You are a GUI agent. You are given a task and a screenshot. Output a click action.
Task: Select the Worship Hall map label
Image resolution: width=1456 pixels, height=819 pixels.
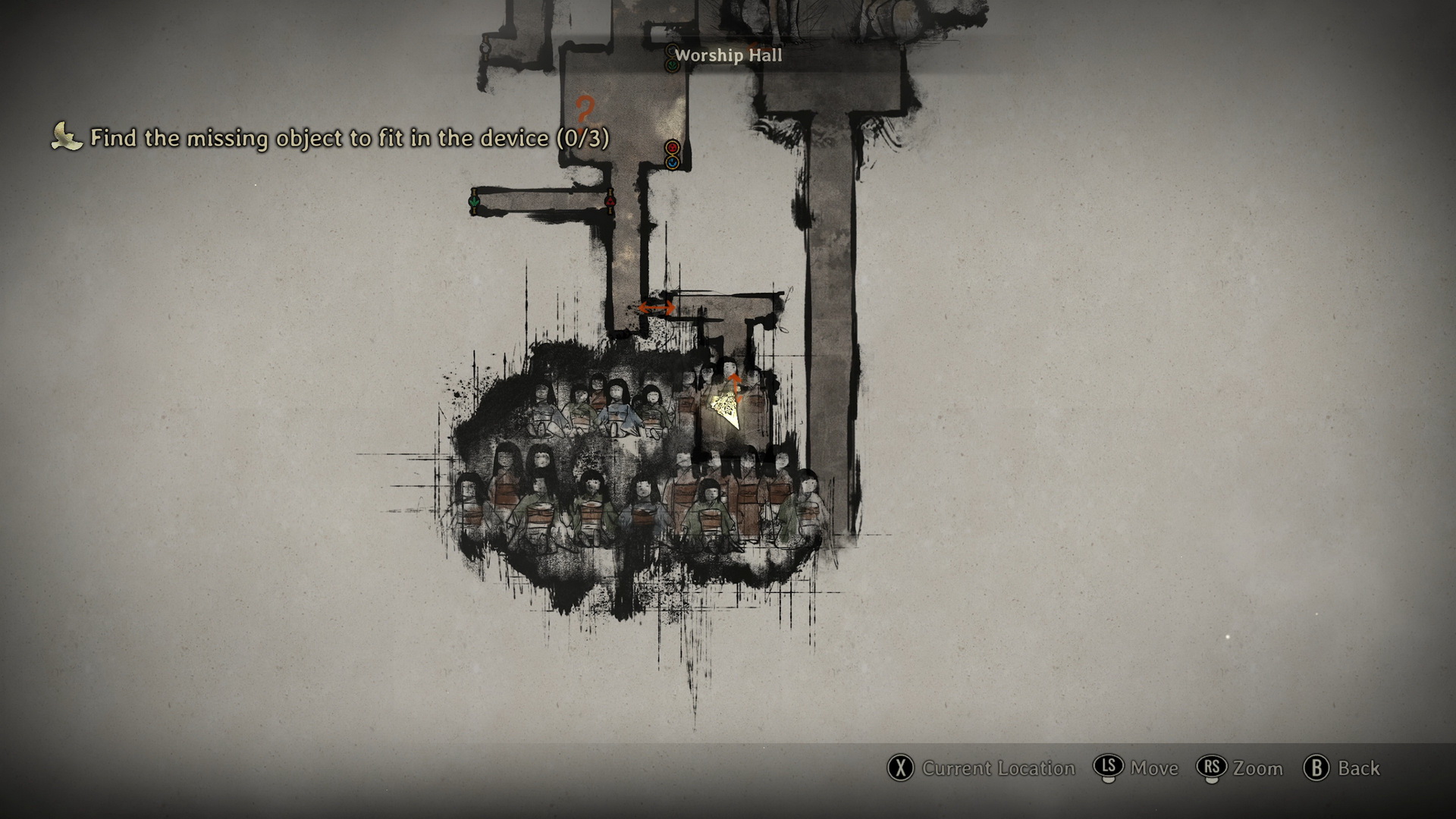coord(728,55)
